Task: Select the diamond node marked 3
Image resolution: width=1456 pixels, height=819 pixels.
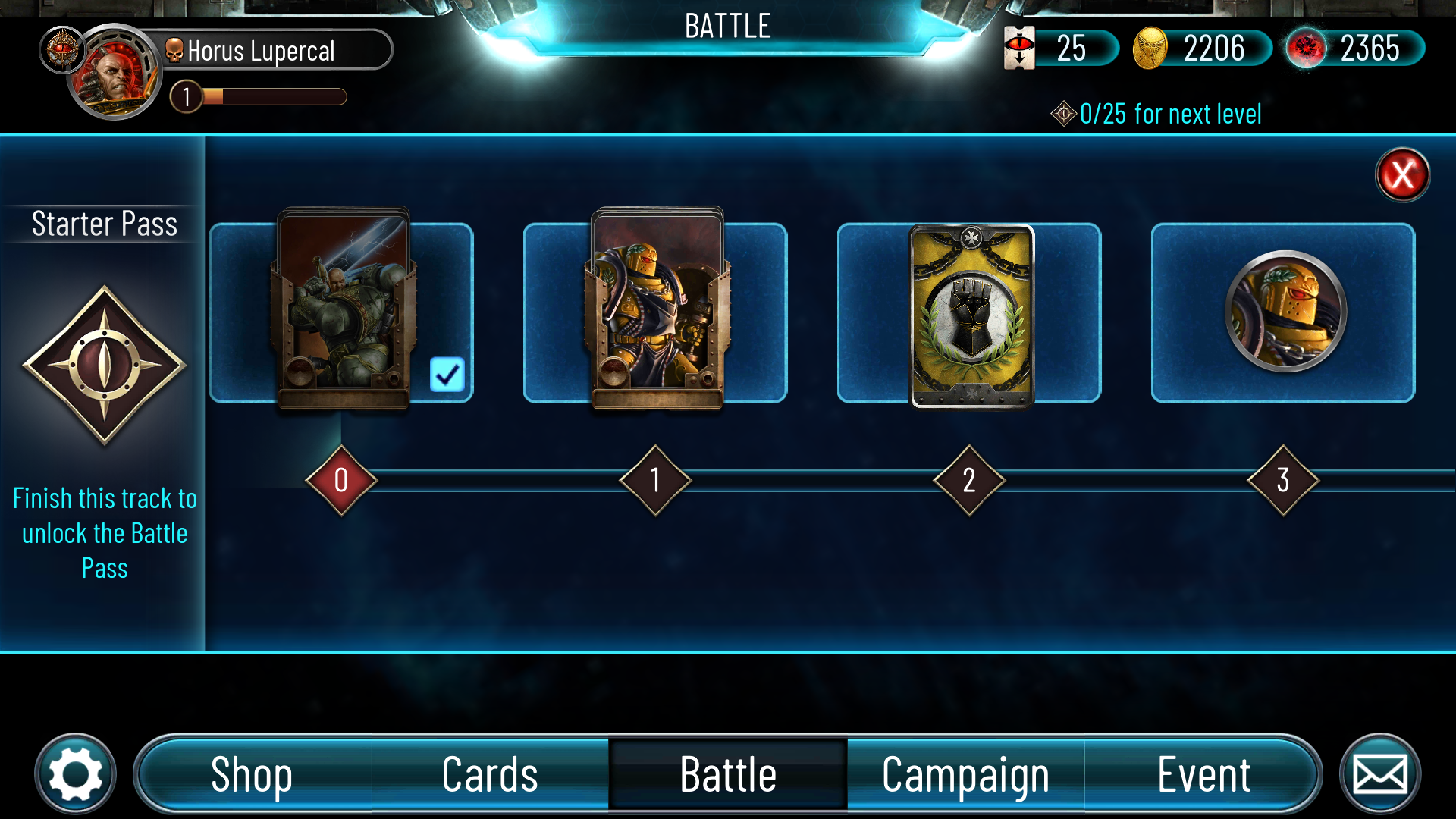Action: [1284, 481]
